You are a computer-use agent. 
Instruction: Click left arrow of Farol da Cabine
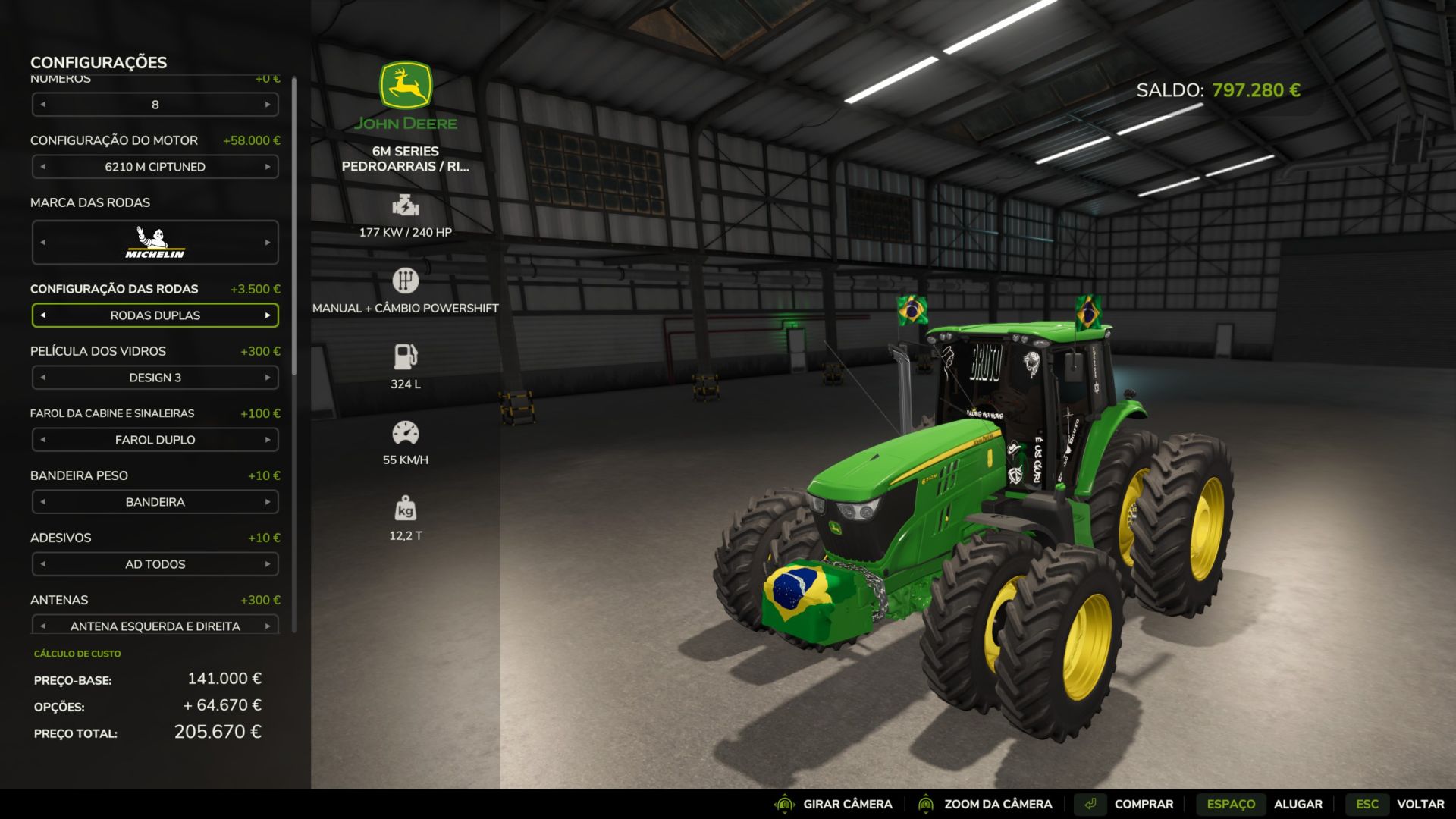click(43, 440)
